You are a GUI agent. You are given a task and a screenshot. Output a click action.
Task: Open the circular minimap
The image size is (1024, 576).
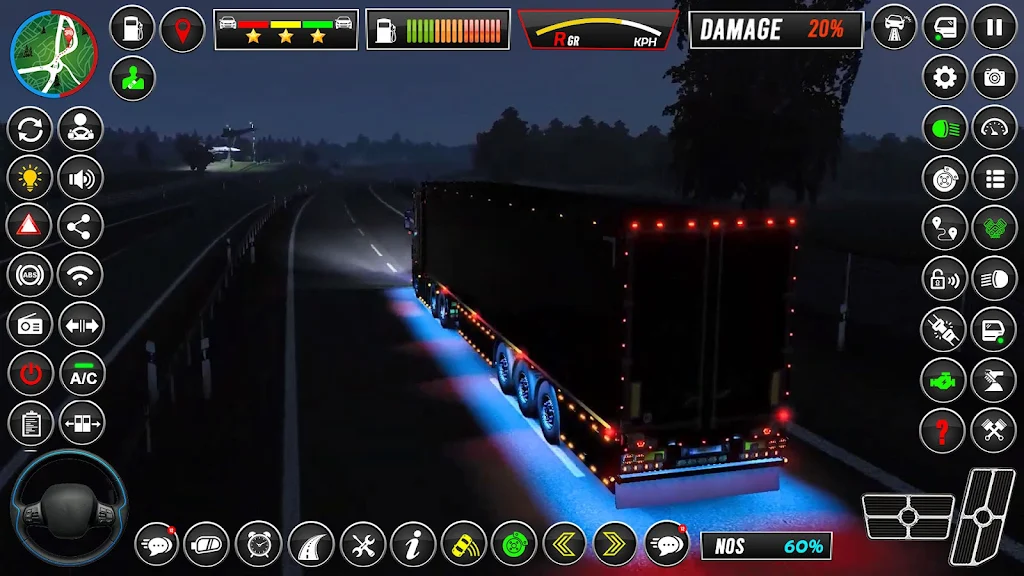(53, 53)
